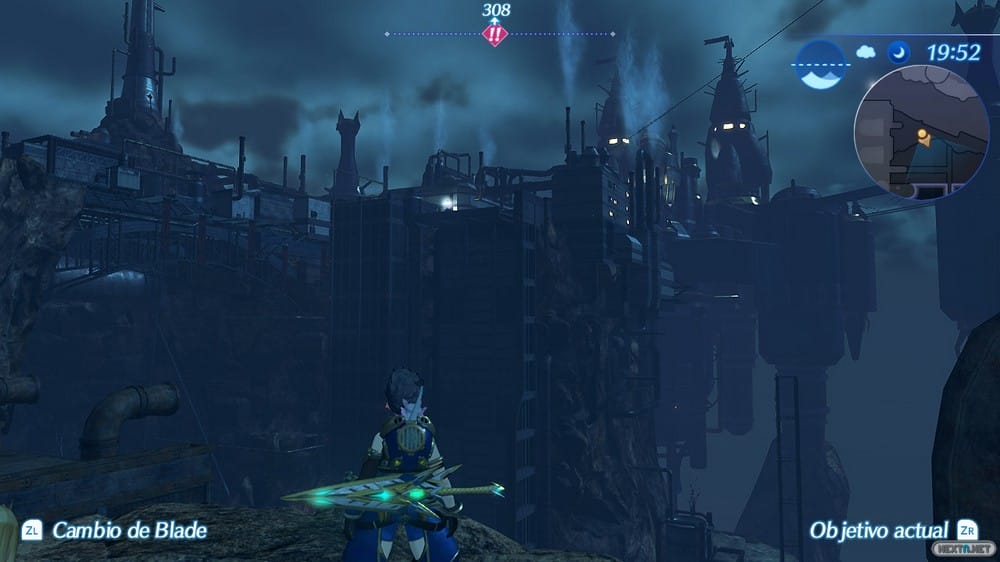Click the cloud sea tide indicator
The image size is (1000, 562).
click(x=821, y=66)
